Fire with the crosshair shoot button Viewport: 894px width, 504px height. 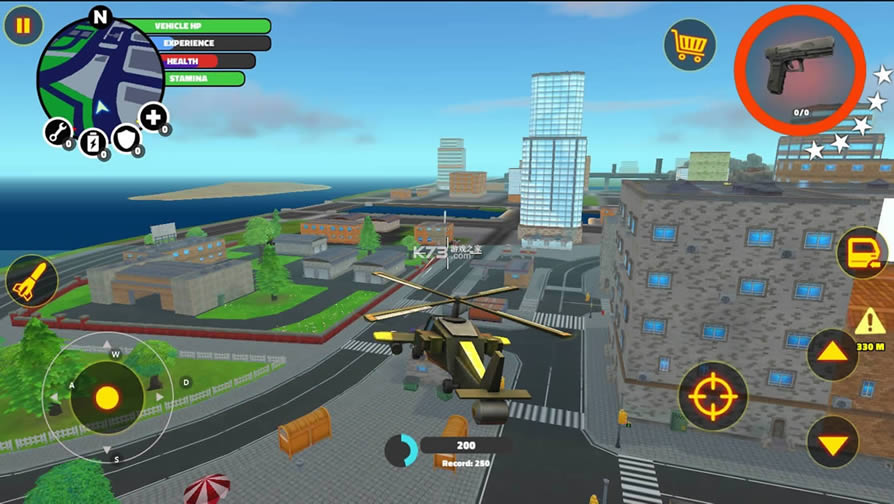713,396
